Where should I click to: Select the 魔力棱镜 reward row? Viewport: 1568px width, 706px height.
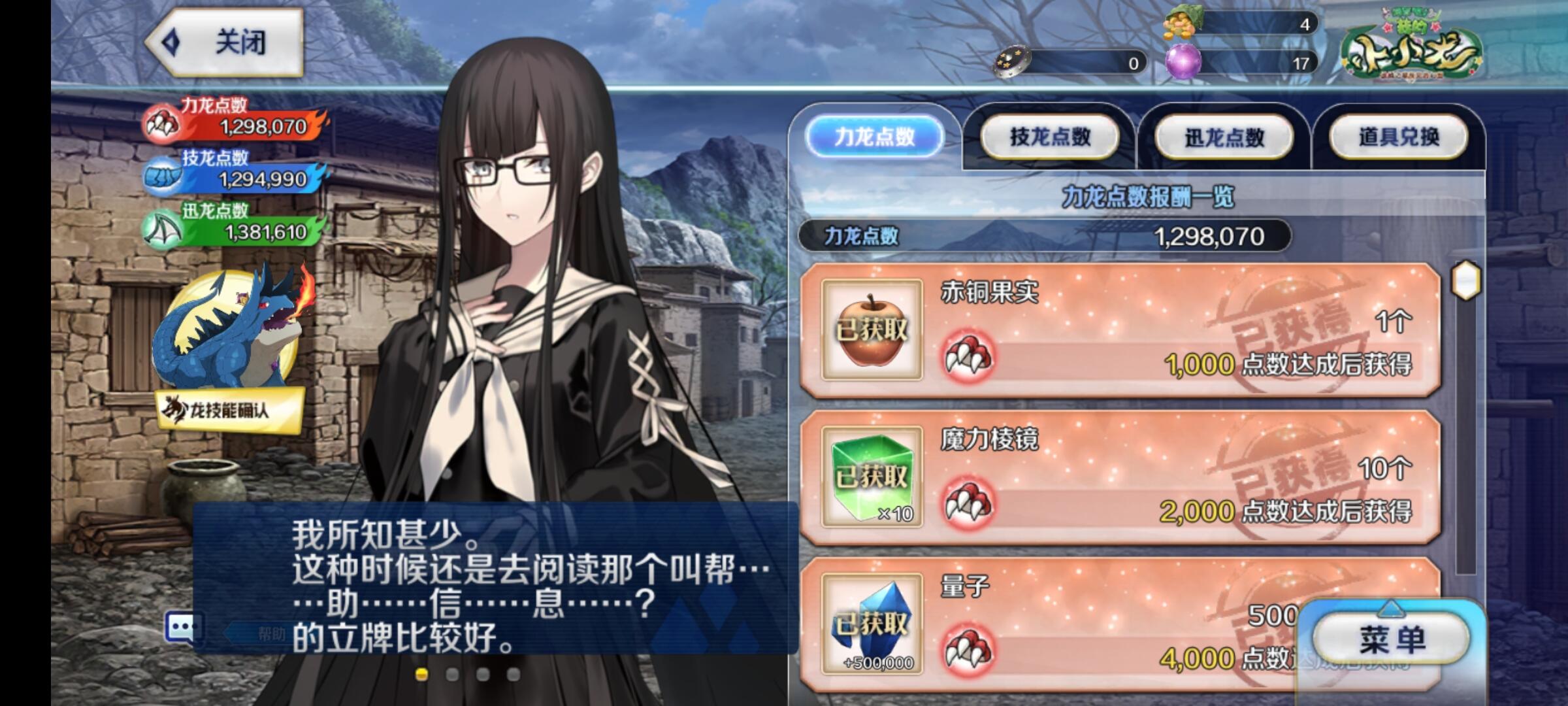1120,477
